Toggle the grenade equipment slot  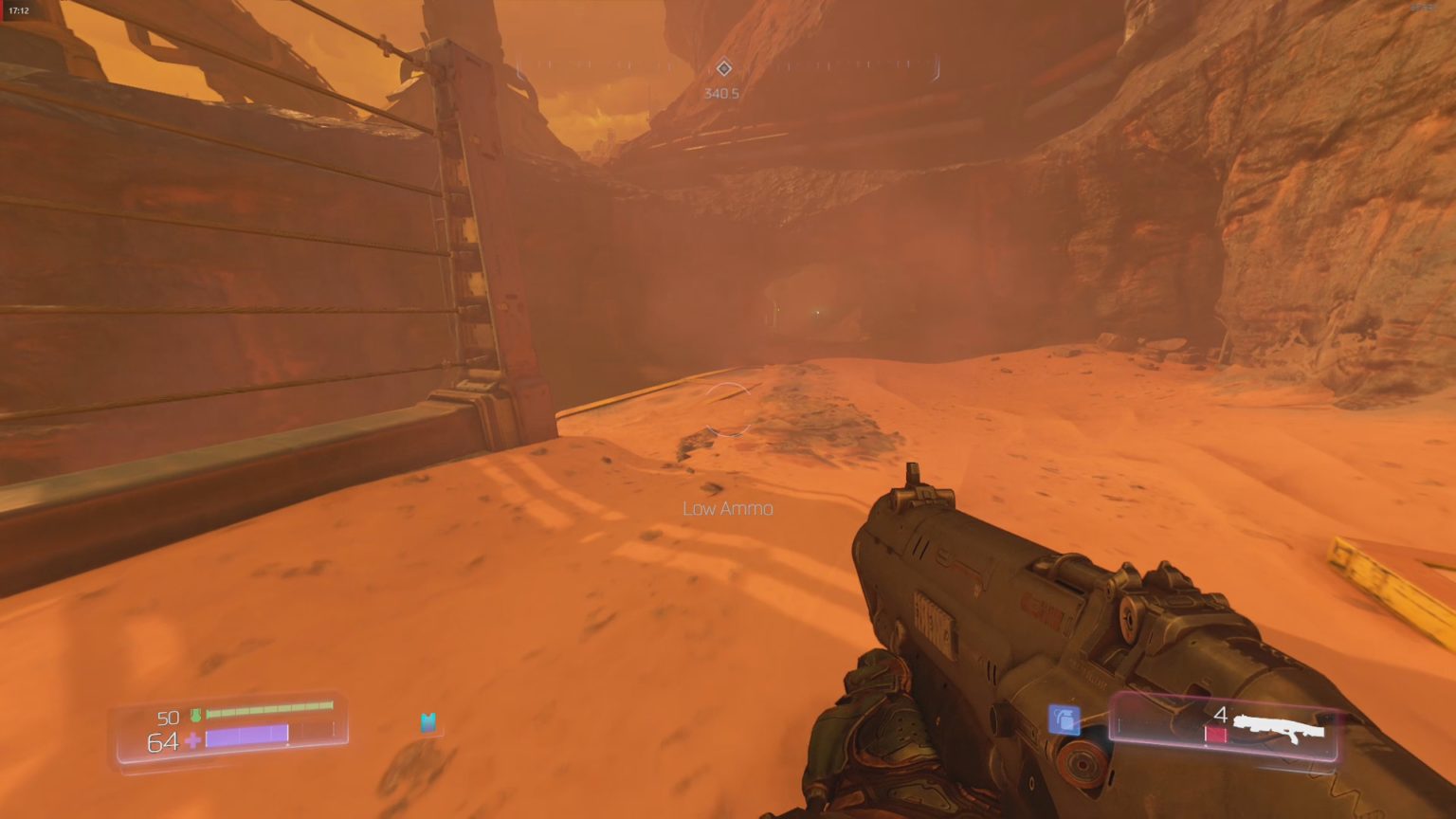pos(1065,721)
